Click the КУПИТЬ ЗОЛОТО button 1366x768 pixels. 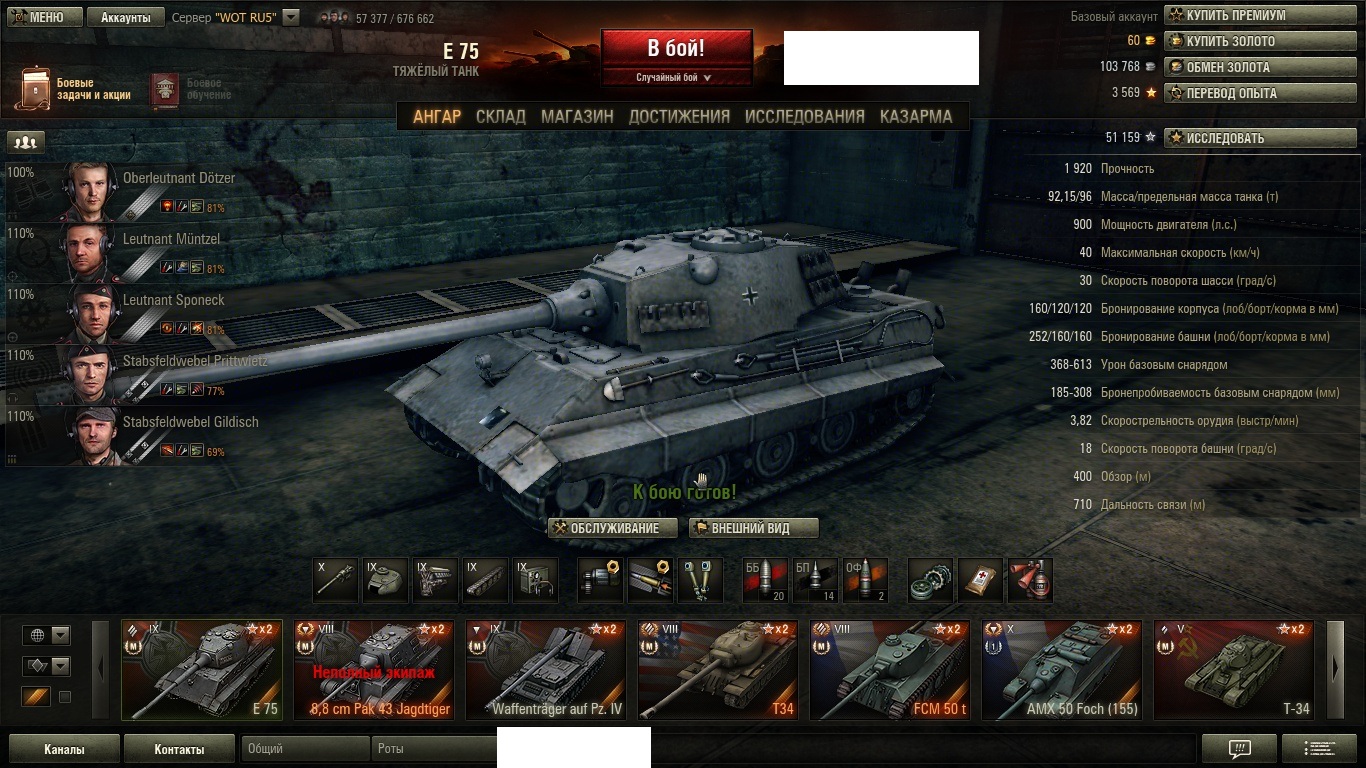point(1262,41)
